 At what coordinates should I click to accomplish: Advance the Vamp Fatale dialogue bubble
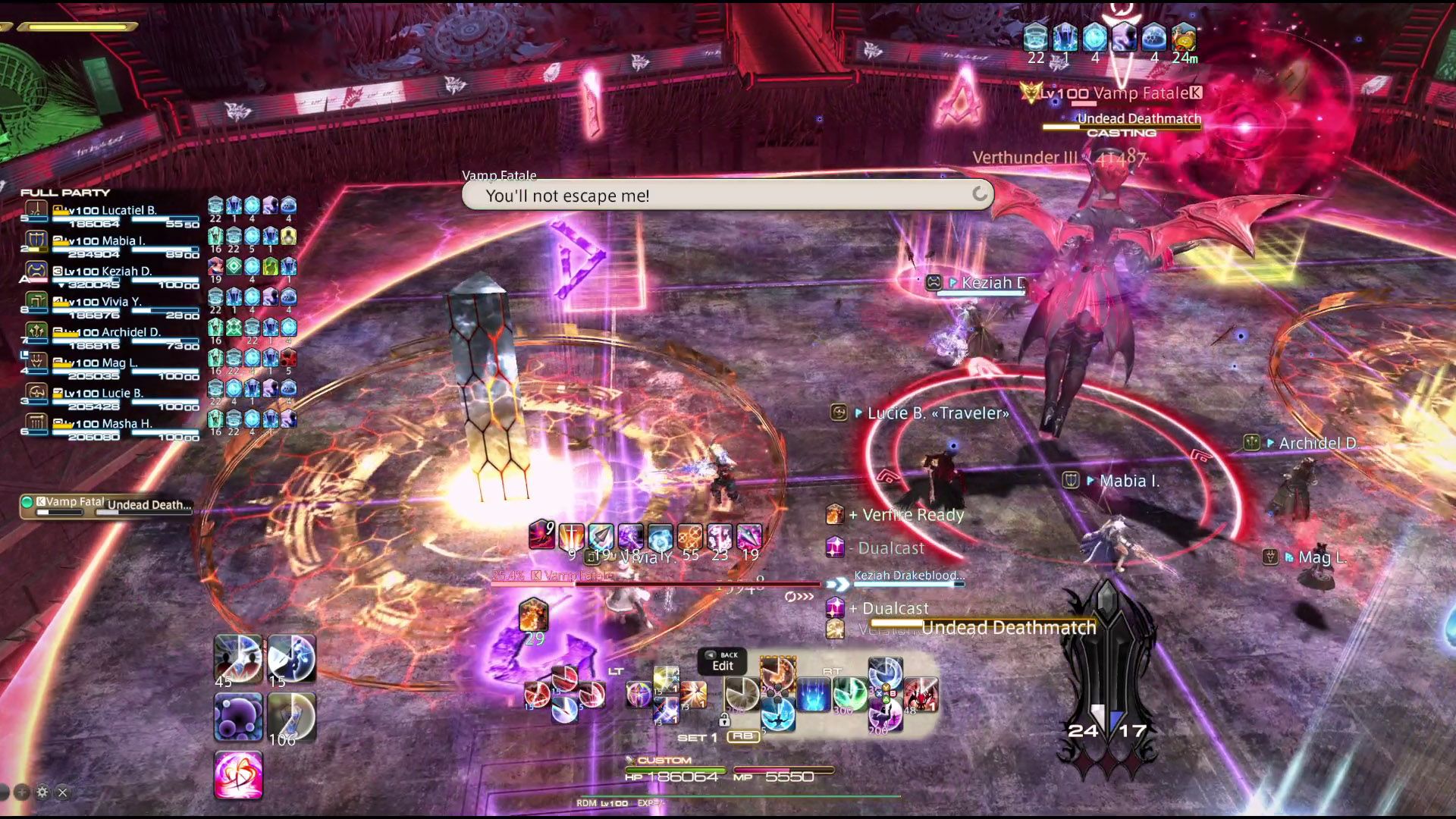979,194
